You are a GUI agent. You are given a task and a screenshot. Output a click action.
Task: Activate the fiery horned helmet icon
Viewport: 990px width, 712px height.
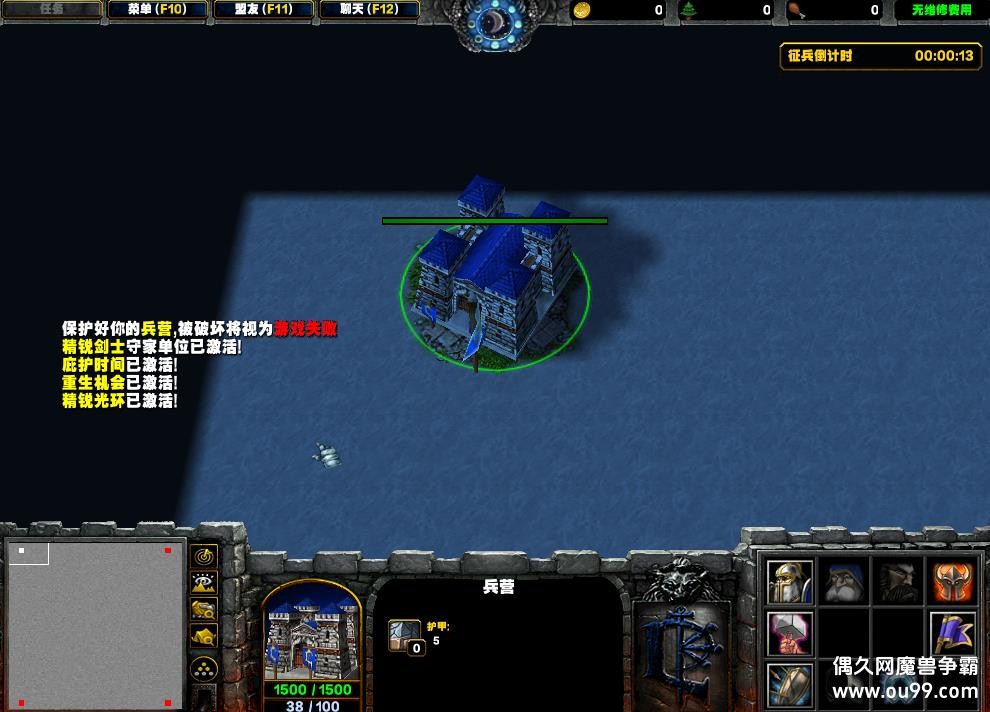(953, 581)
